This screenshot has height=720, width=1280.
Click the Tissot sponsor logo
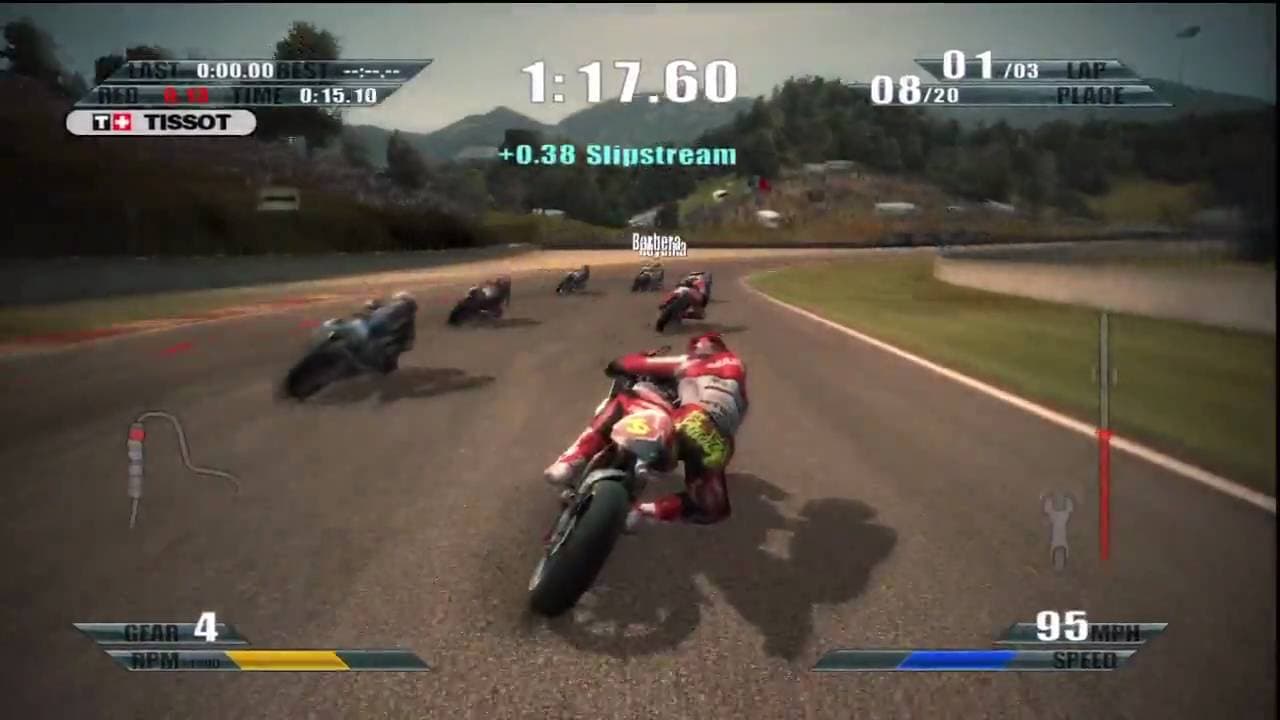160,122
